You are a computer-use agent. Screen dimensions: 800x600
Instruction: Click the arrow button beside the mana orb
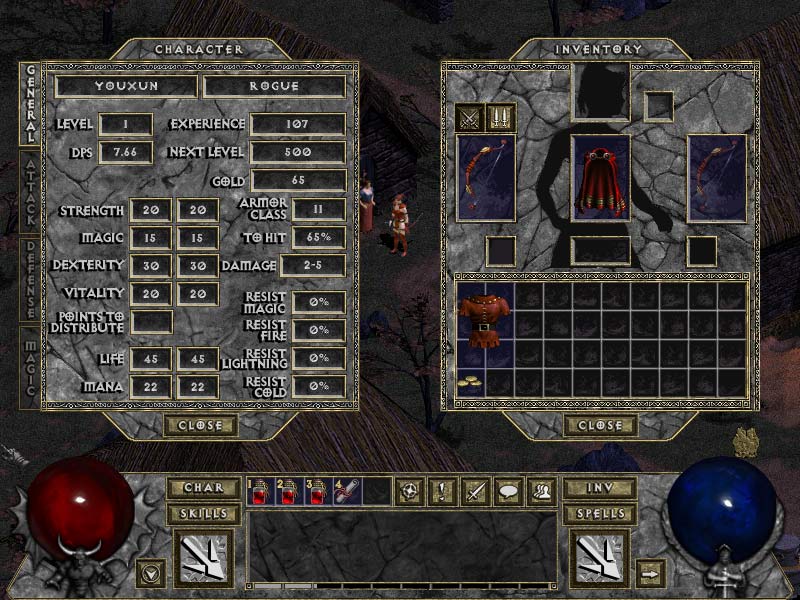coord(651,573)
